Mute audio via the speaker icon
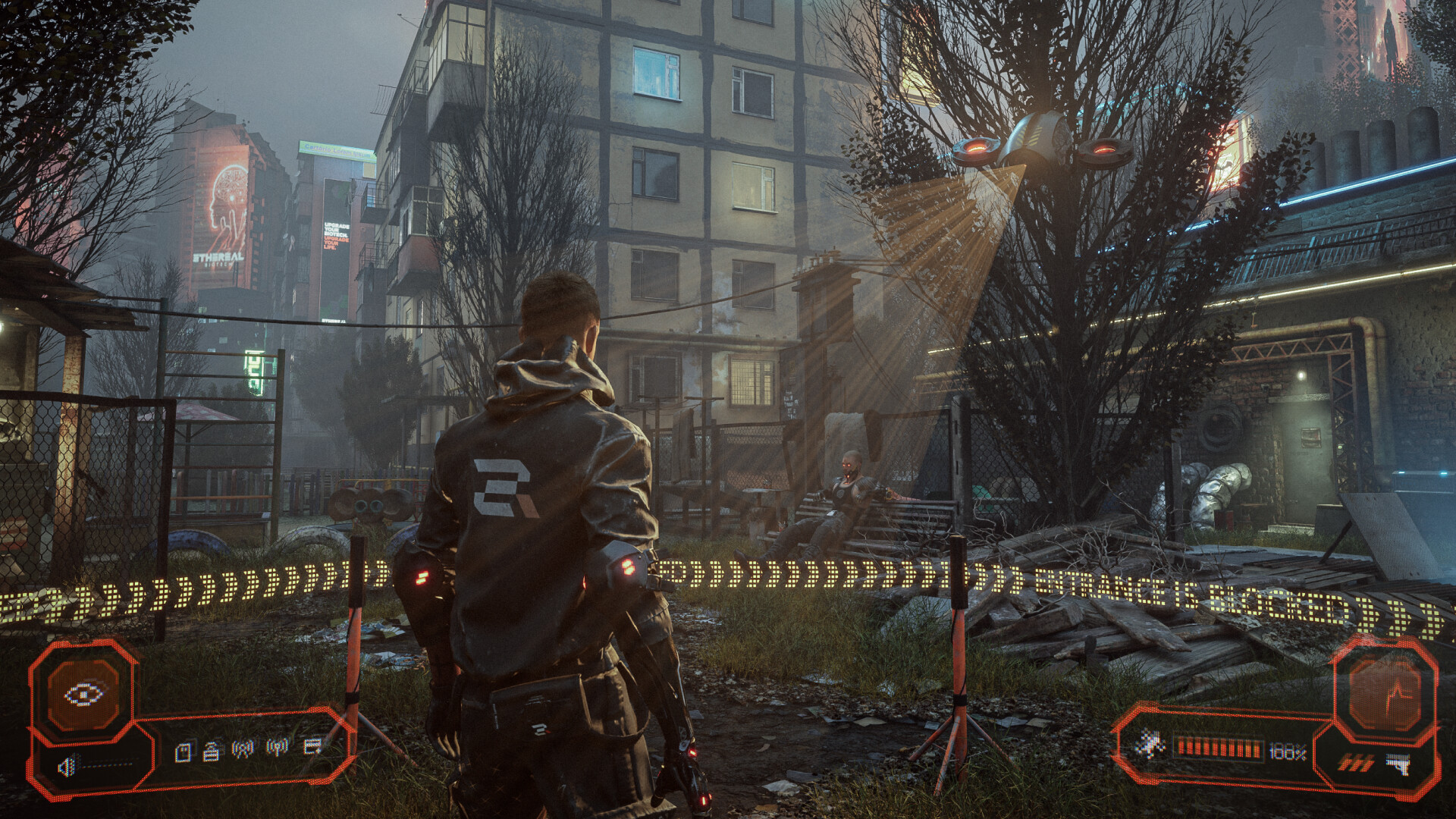The width and height of the screenshot is (1456, 819). [x=67, y=767]
